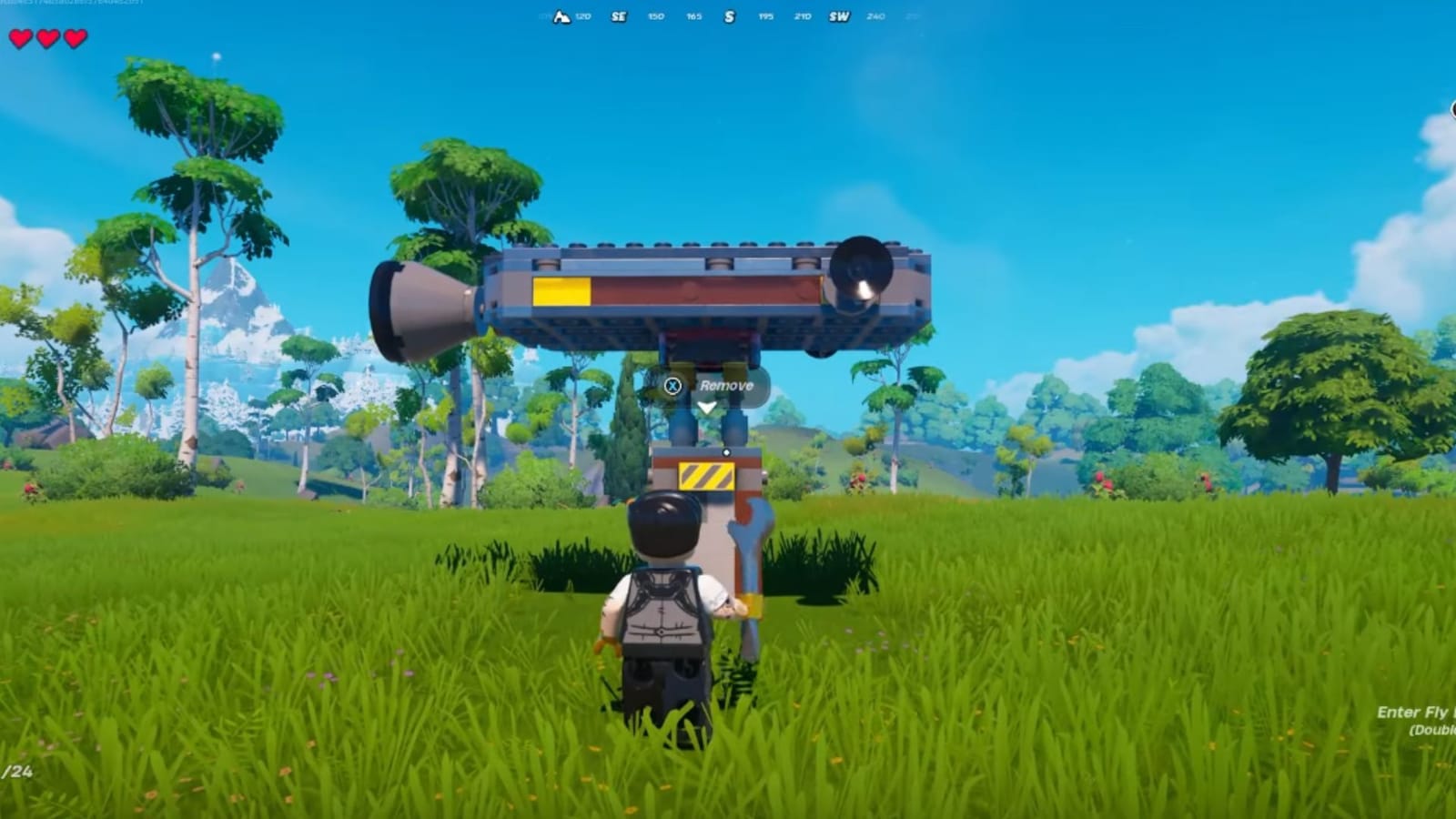Image resolution: width=1456 pixels, height=819 pixels.
Task: Click compass heading 120 on the direction bar
Action: click(x=582, y=15)
